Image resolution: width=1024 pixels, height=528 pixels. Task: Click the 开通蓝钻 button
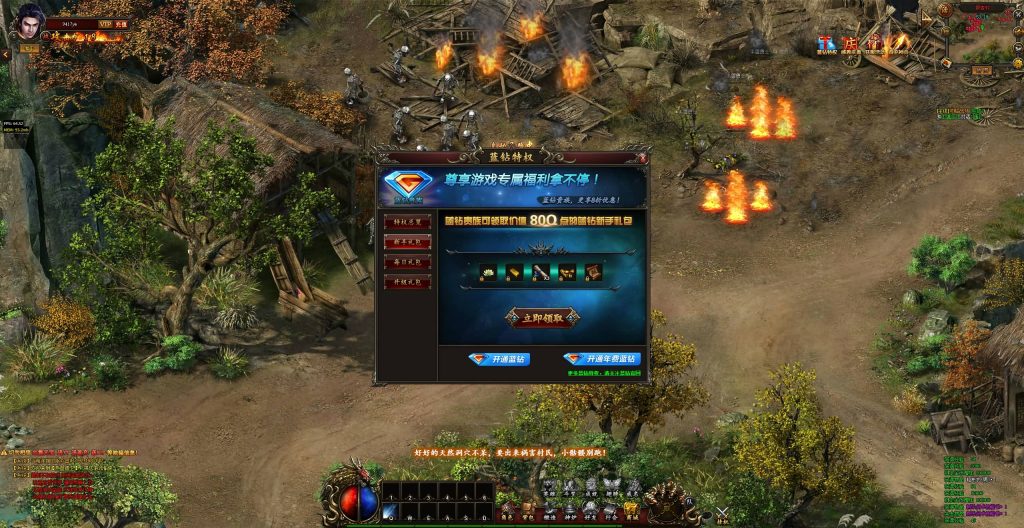pos(499,359)
